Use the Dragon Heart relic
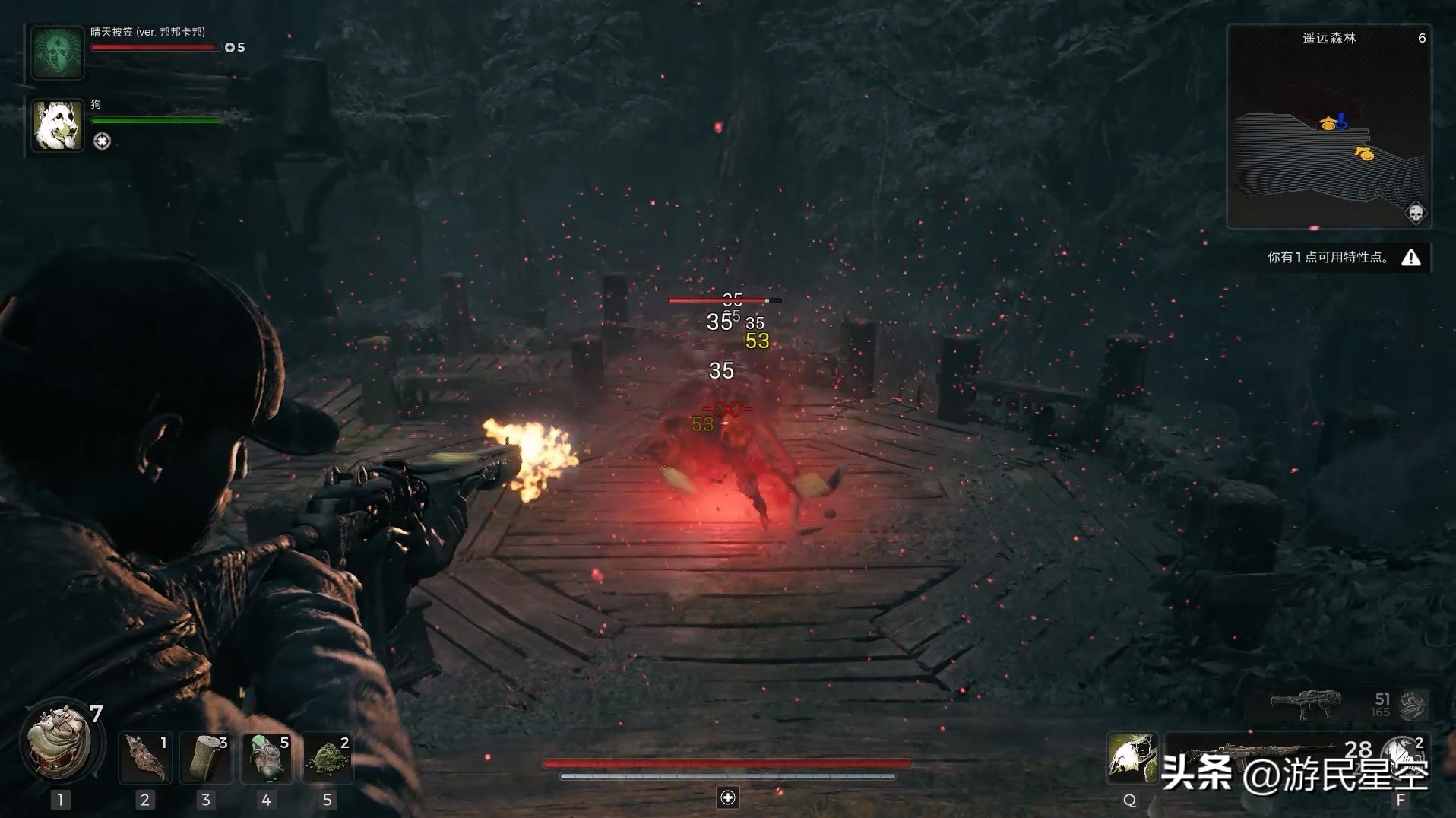This screenshot has width=1456, height=818. tap(60, 741)
